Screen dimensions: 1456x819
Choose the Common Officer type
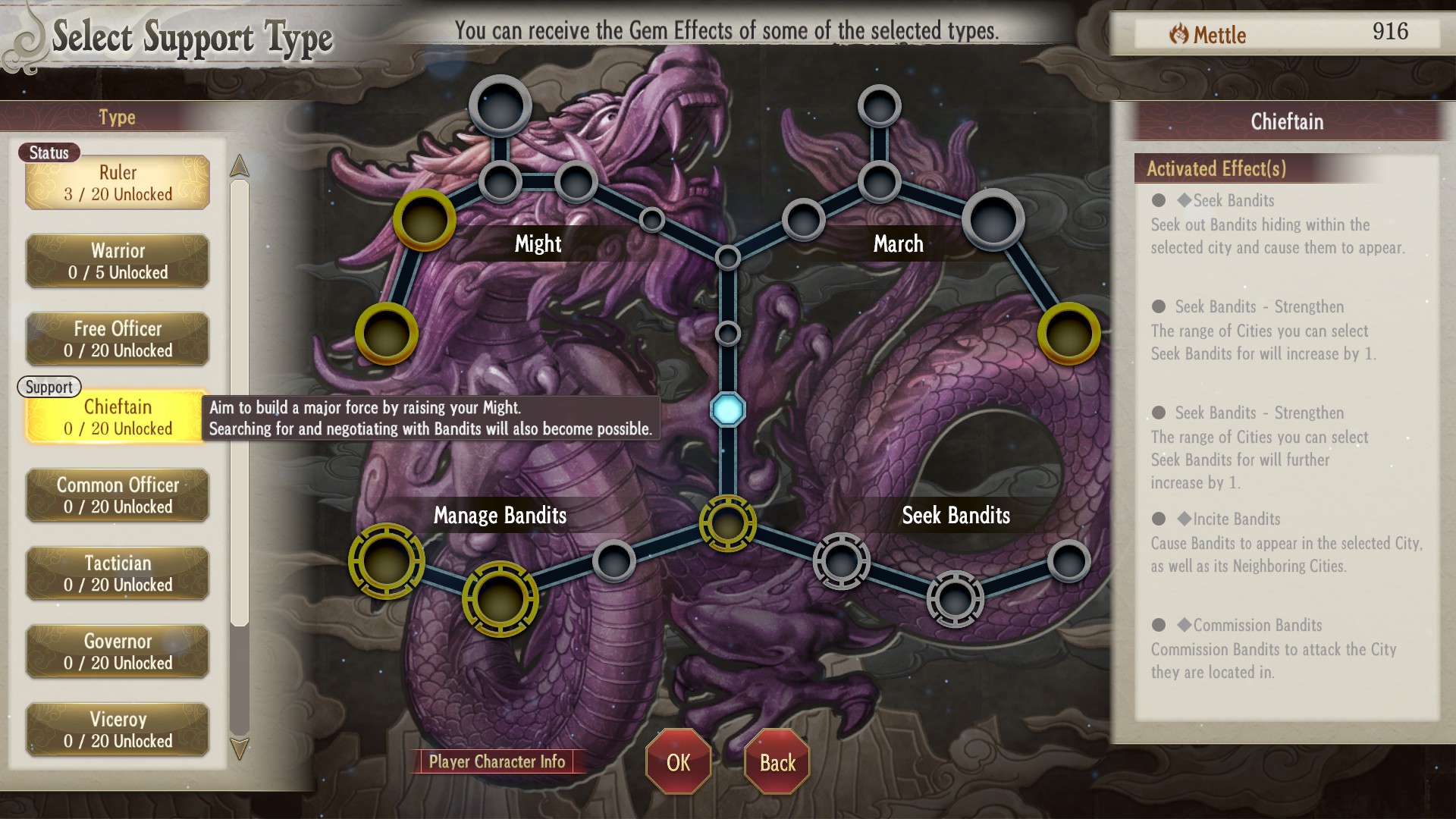pos(118,495)
